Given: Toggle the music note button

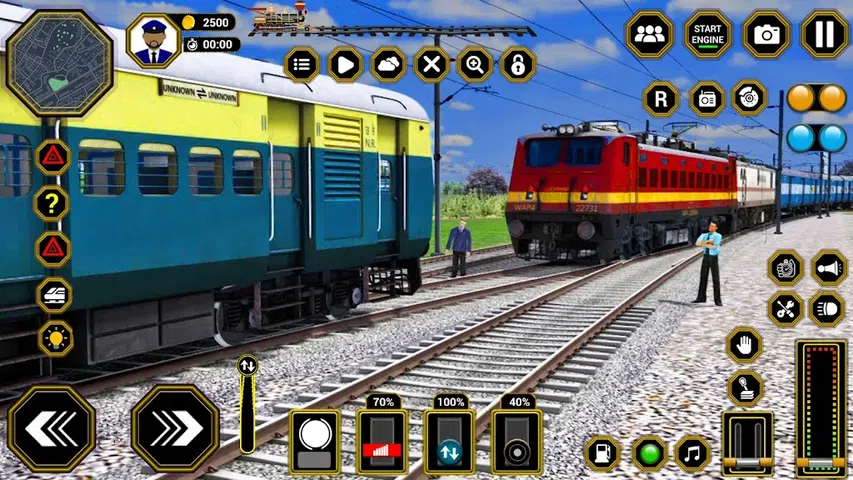Looking at the screenshot, I should tap(692, 453).
